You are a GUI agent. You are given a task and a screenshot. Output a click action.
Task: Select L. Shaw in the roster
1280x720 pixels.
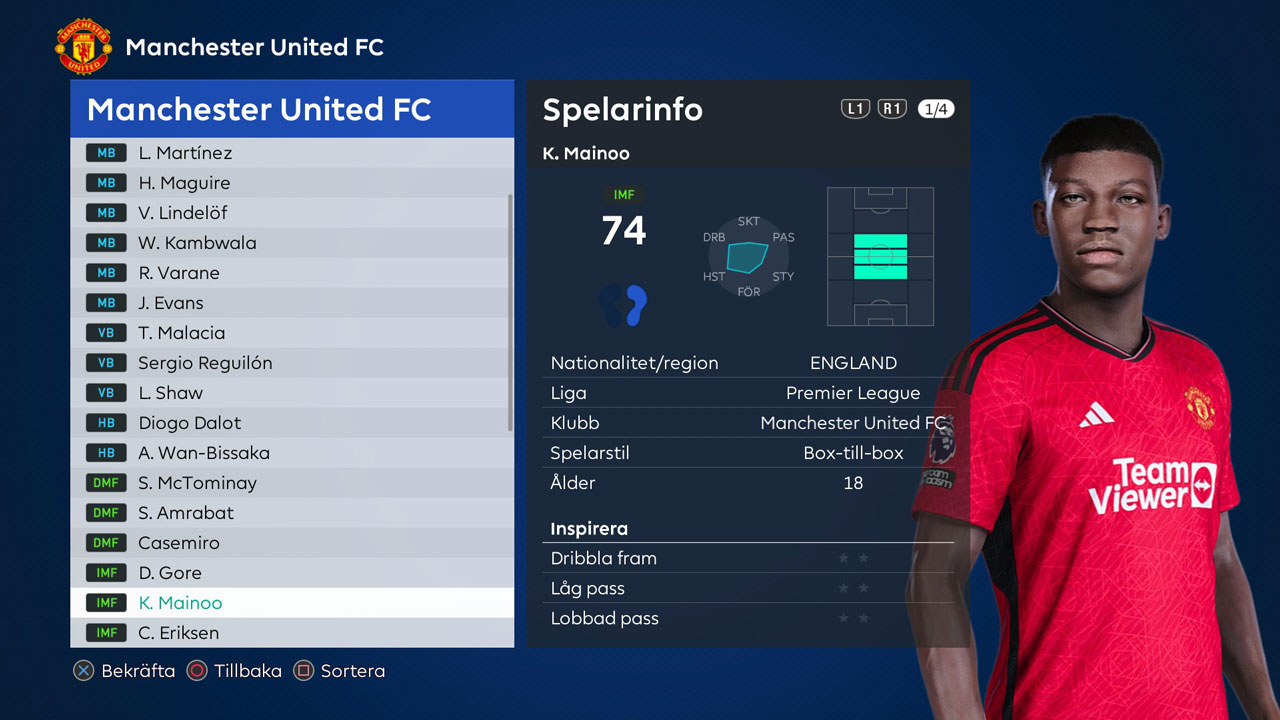[290, 393]
